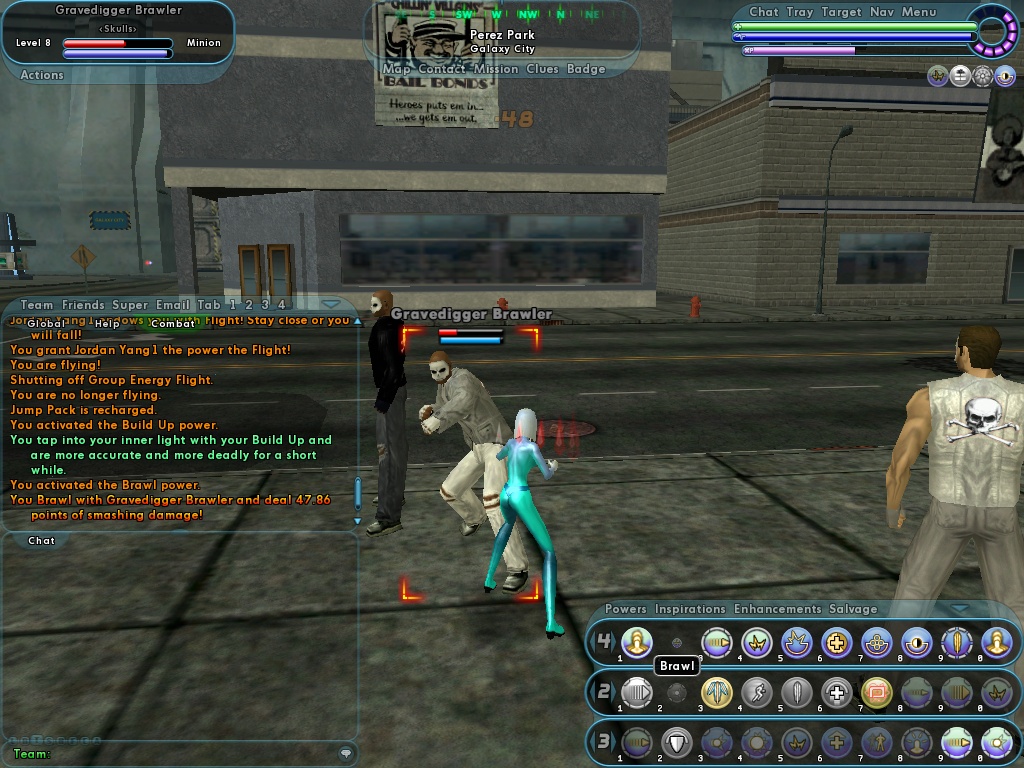Screen dimensions: 1024x768
Task: Open the Badge window
Action: tap(586, 69)
